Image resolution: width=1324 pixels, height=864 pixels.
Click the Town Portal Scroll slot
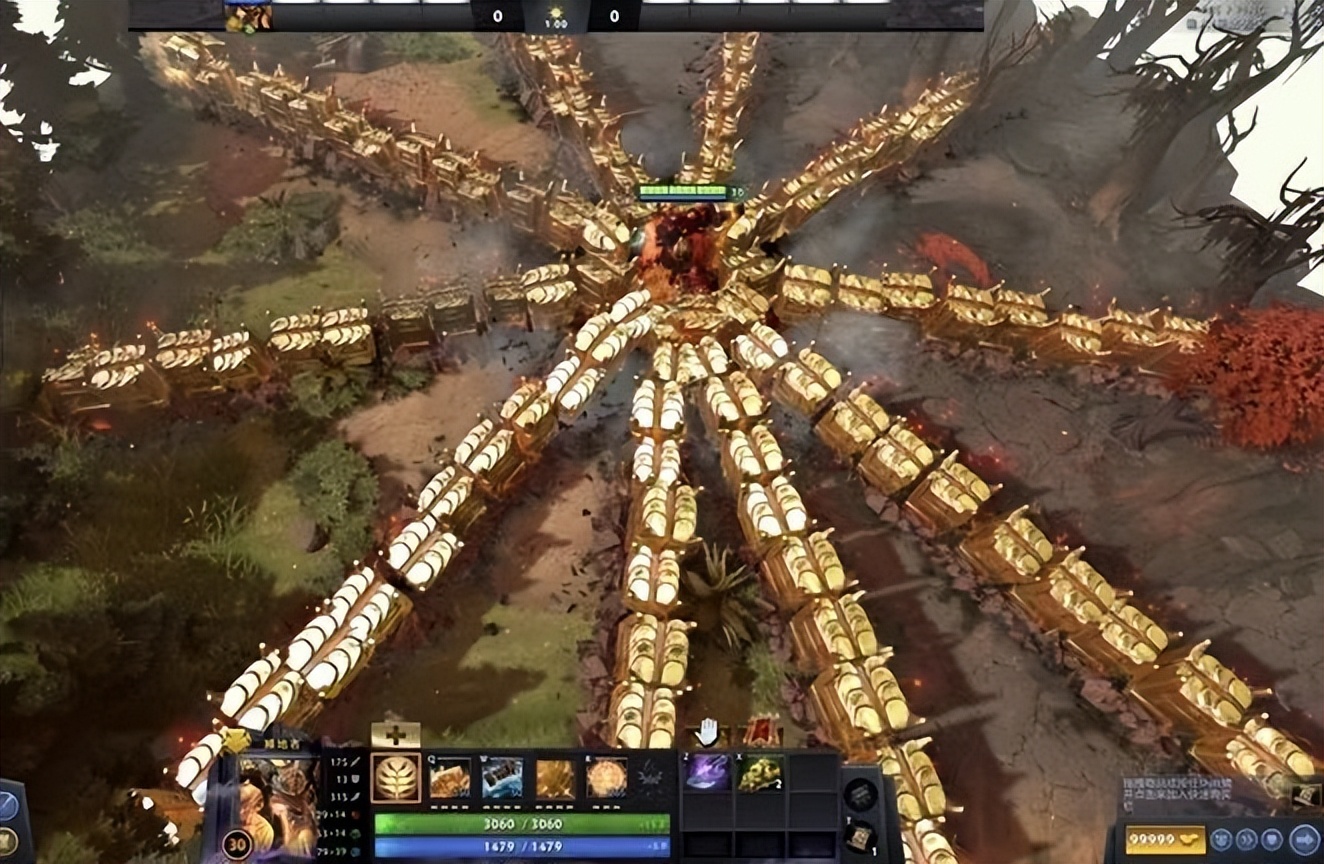tap(860, 838)
